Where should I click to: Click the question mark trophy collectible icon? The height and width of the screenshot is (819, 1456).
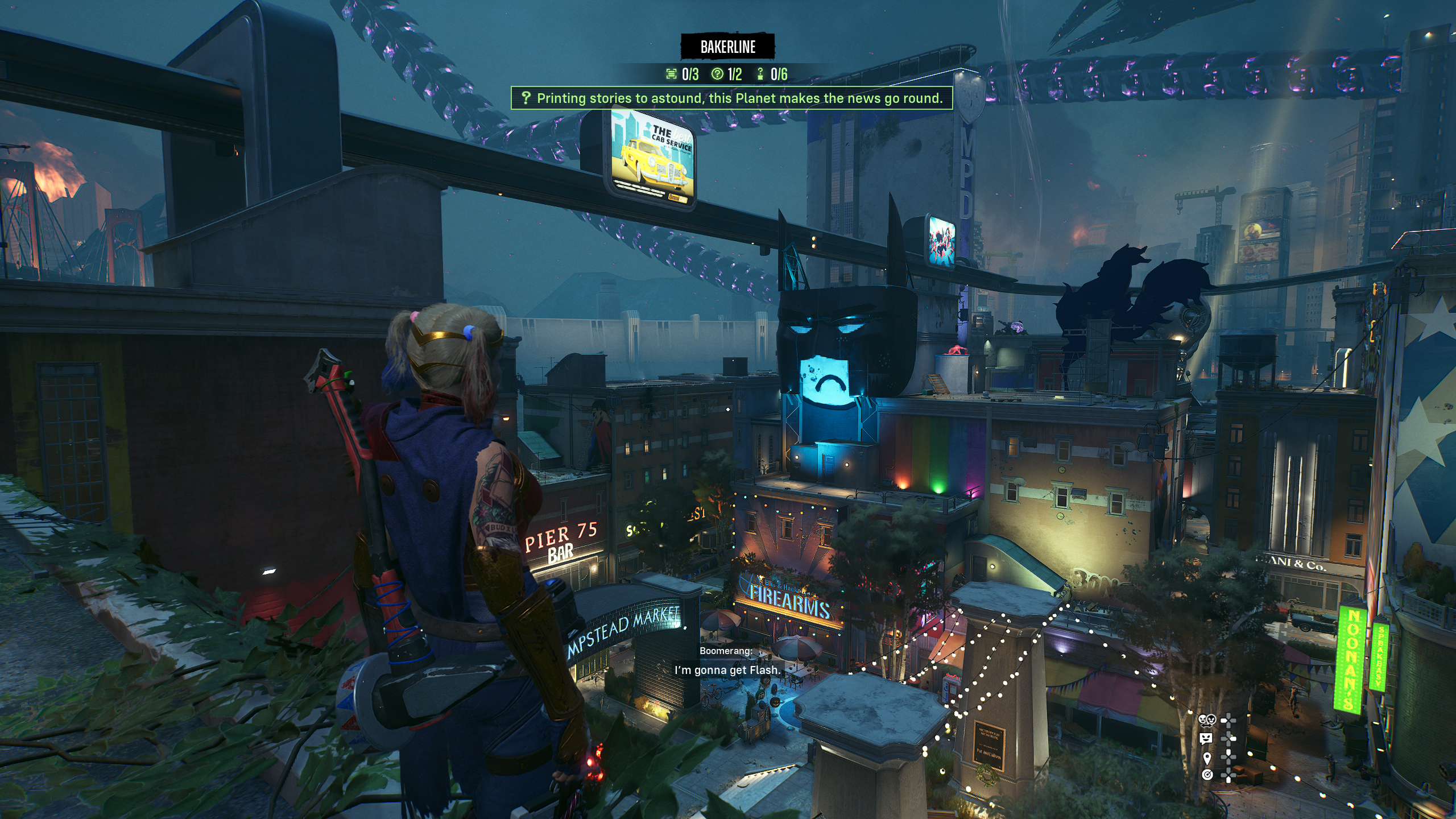pyautogui.click(x=760, y=74)
